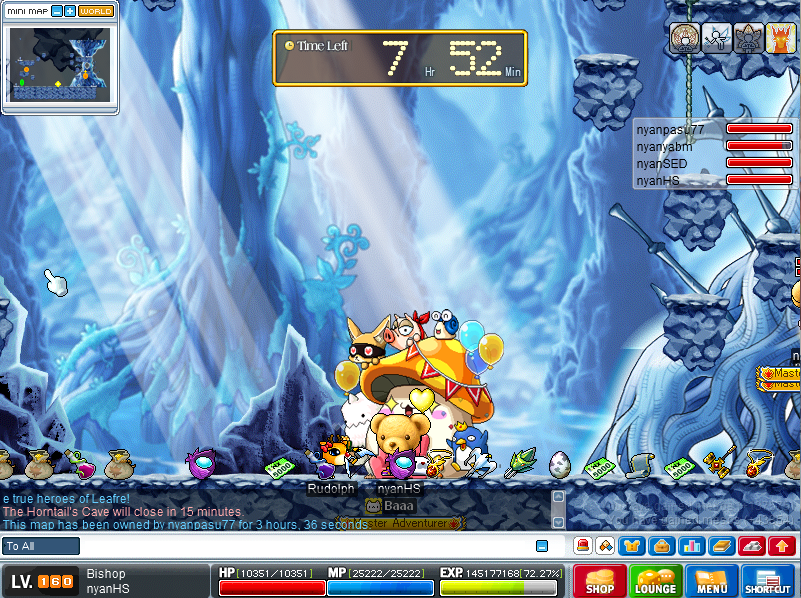The height and width of the screenshot is (598, 801).
Task: Click the chat text input field
Action: [300, 546]
